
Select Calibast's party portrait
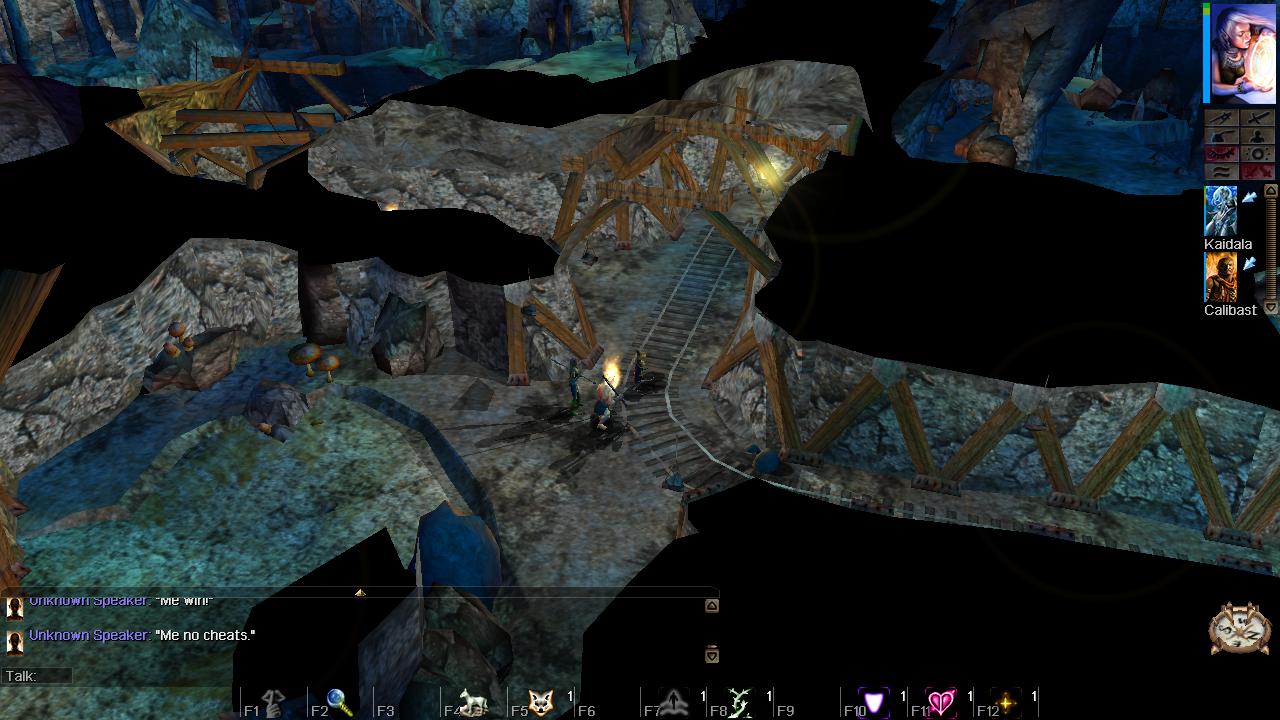pyautogui.click(x=1220, y=277)
